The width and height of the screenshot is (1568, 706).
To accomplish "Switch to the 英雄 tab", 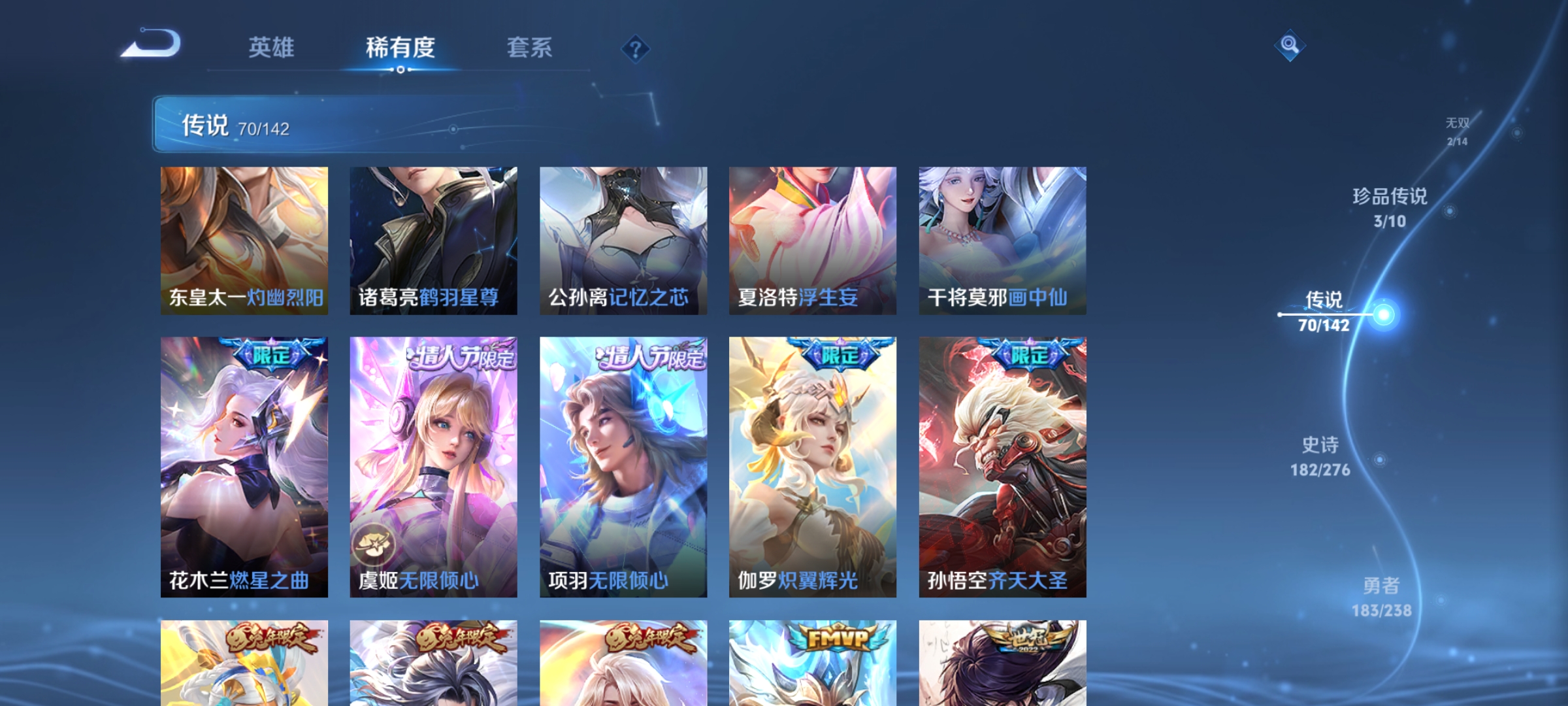I will point(272,47).
